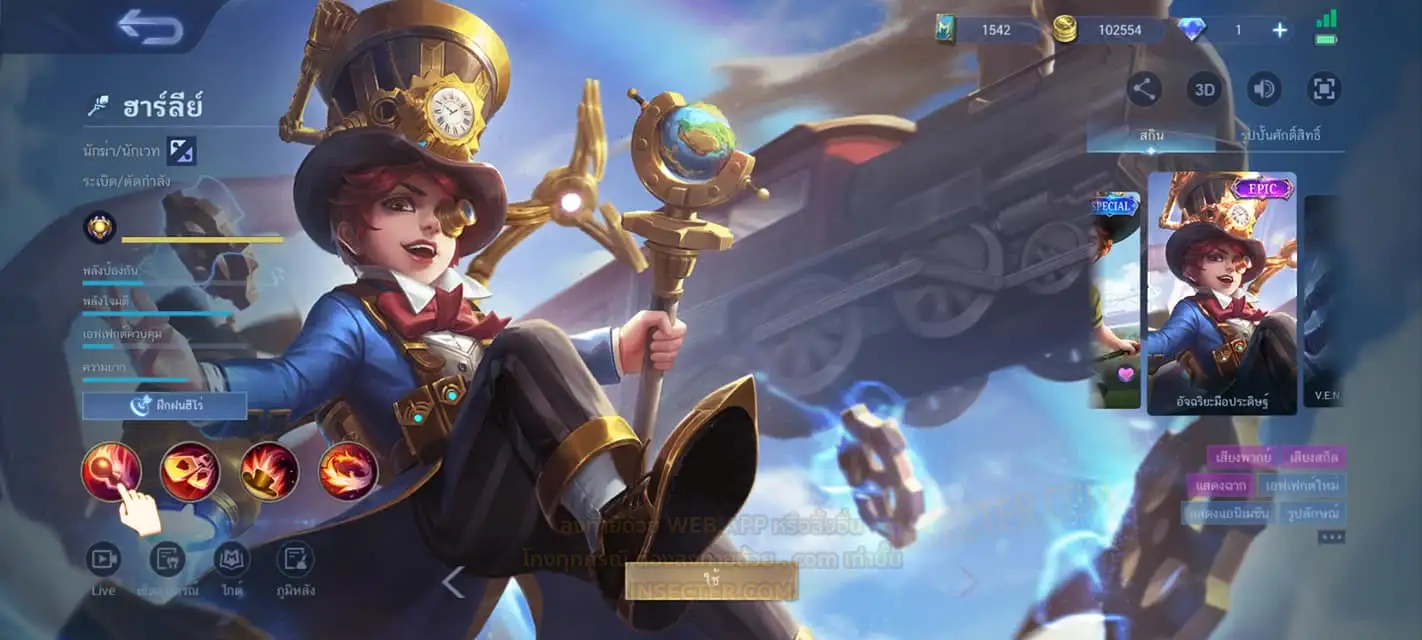
Task: Enter fullscreen artwork view
Action: 1324,89
